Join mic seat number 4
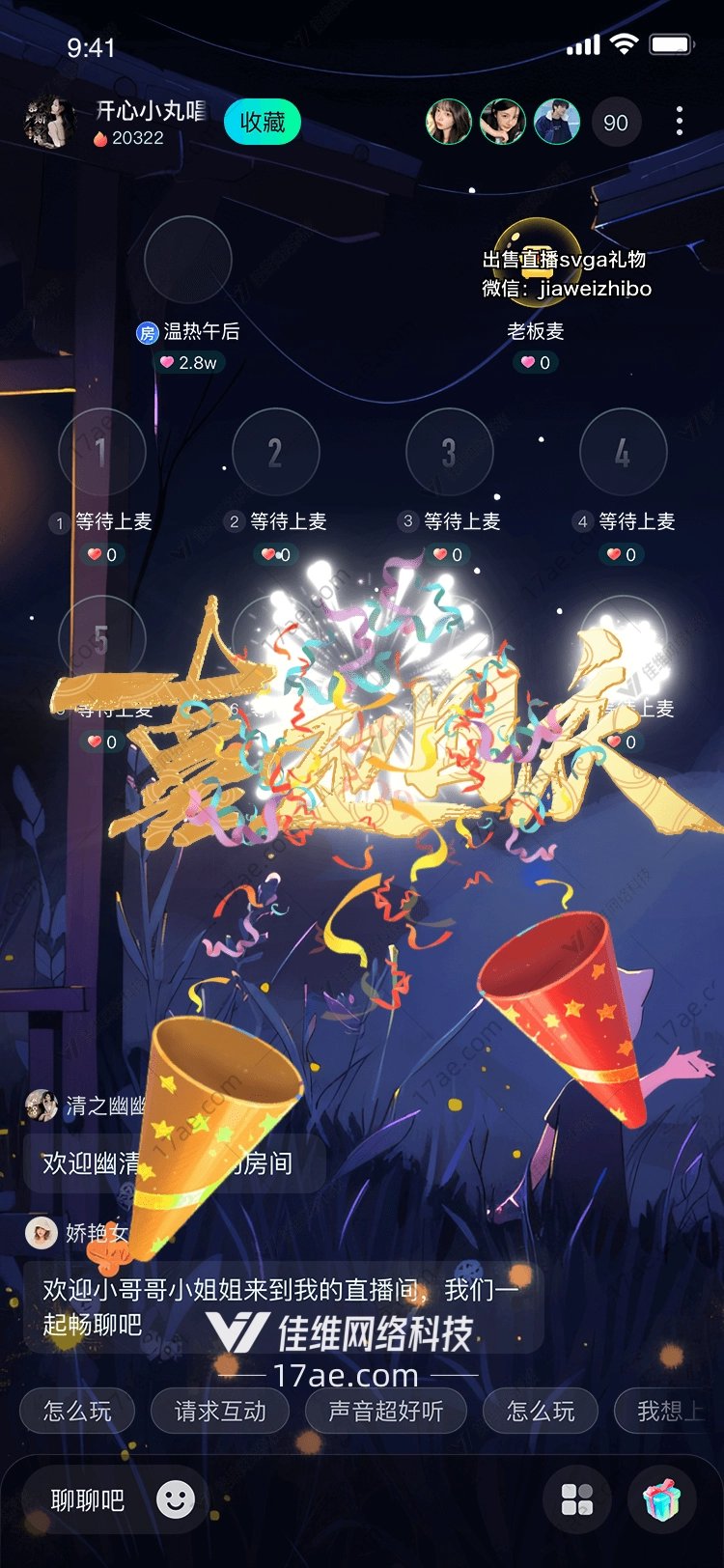The width and height of the screenshot is (724, 1568). tap(623, 452)
